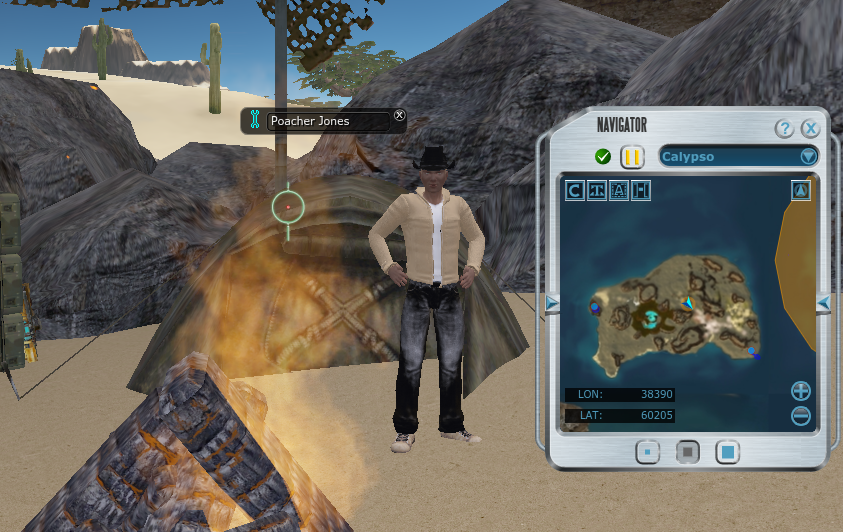
Task: Click the blue marker on island's west coast
Action: pos(596,308)
